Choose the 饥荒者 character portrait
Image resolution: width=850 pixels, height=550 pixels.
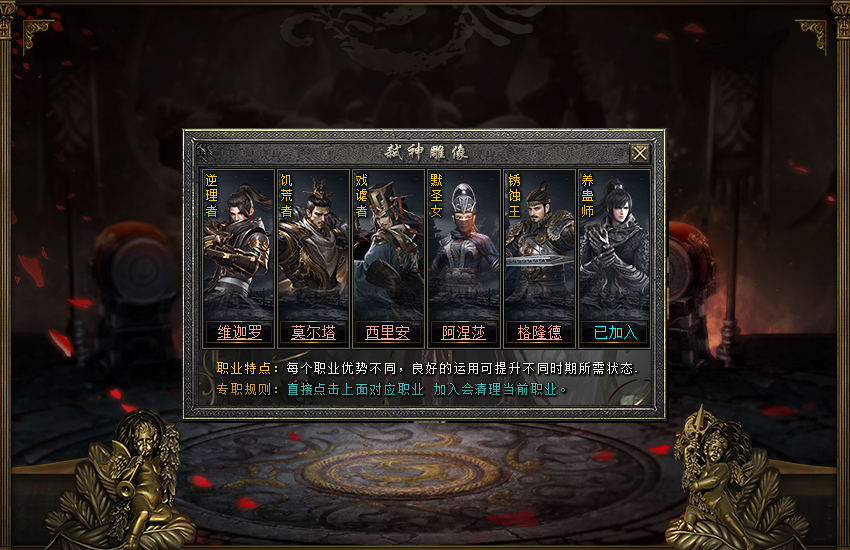coord(315,245)
